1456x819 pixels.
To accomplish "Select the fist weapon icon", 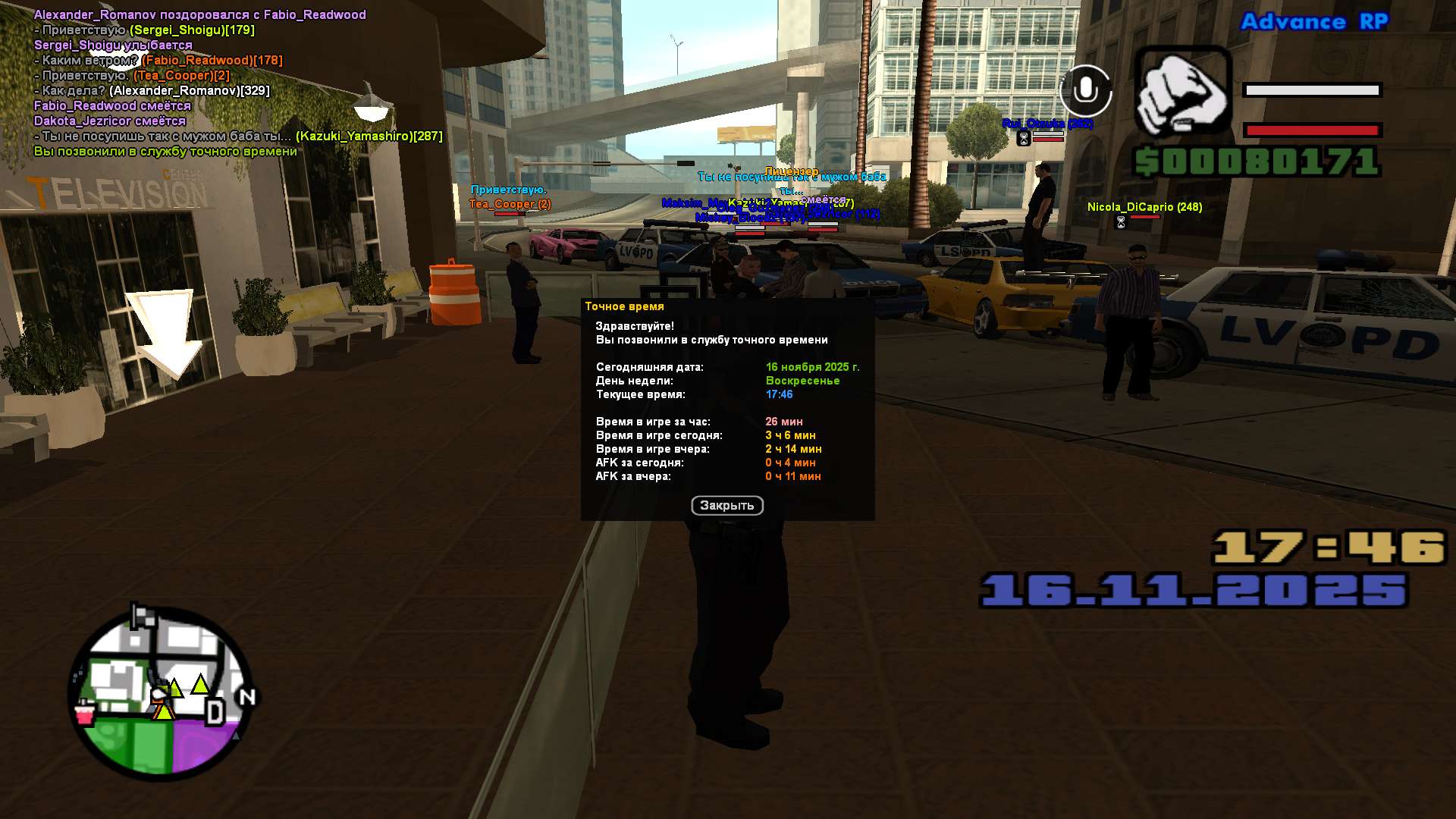I will [1181, 93].
